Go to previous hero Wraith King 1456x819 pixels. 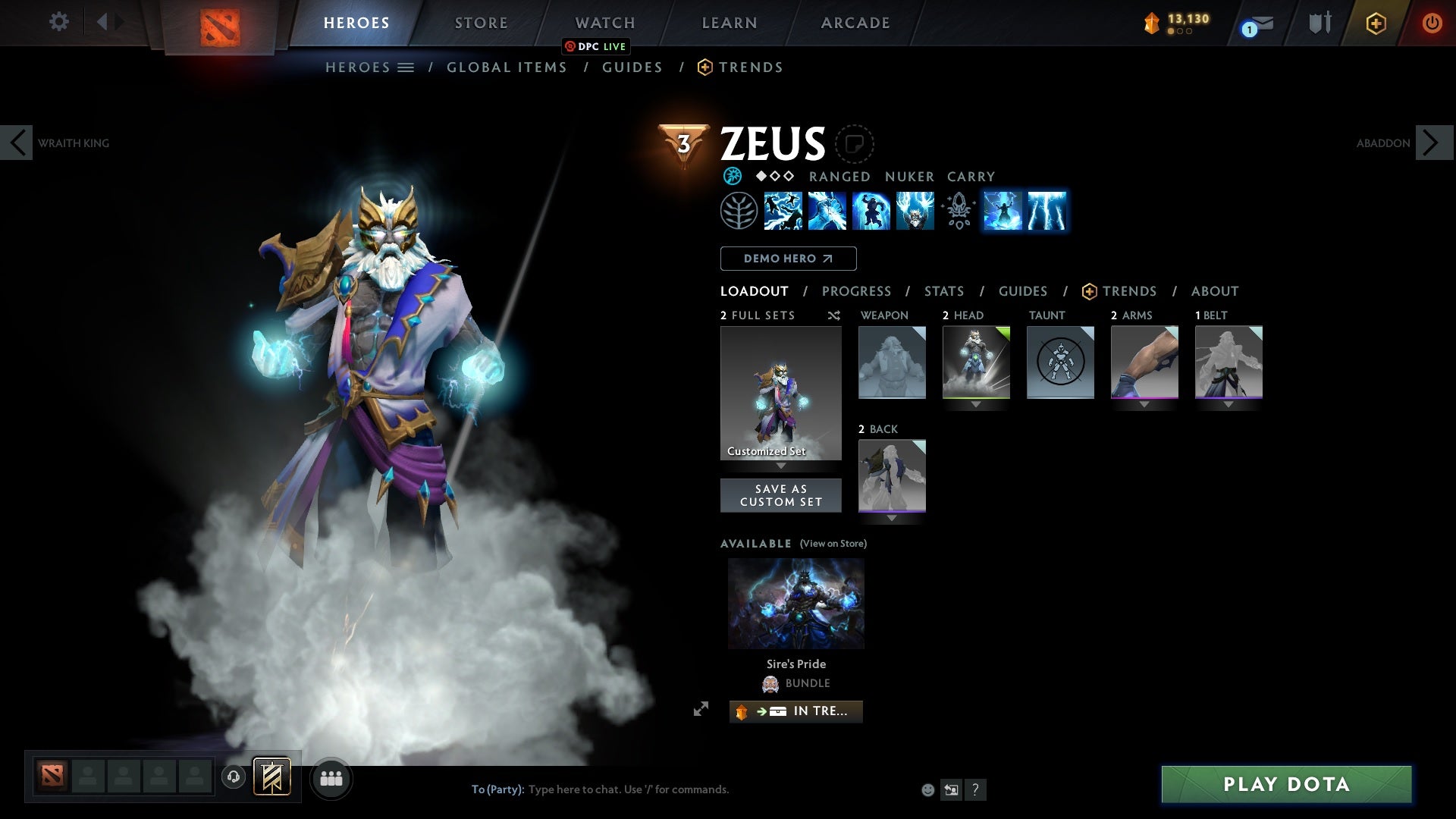pos(17,143)
